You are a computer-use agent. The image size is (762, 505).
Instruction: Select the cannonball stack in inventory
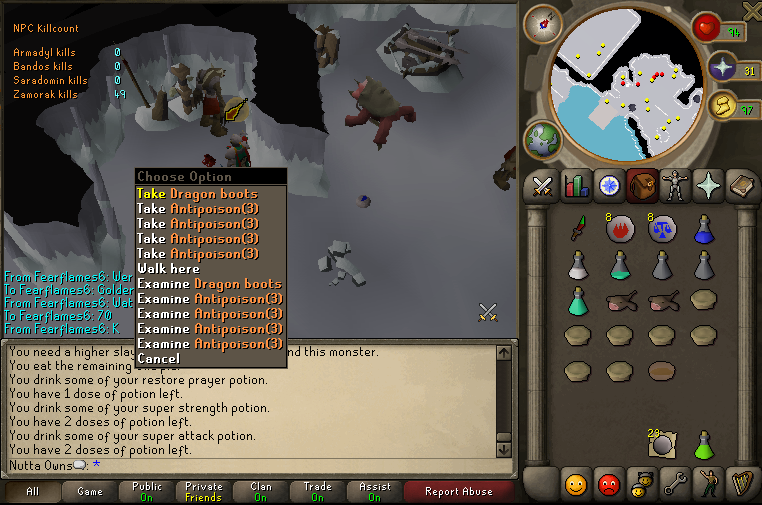(x=661, y=443)
